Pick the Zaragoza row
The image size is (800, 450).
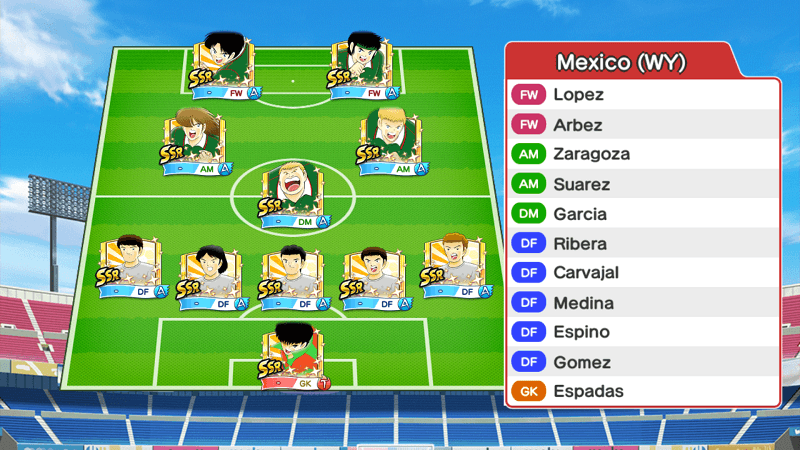pos(642,154)
